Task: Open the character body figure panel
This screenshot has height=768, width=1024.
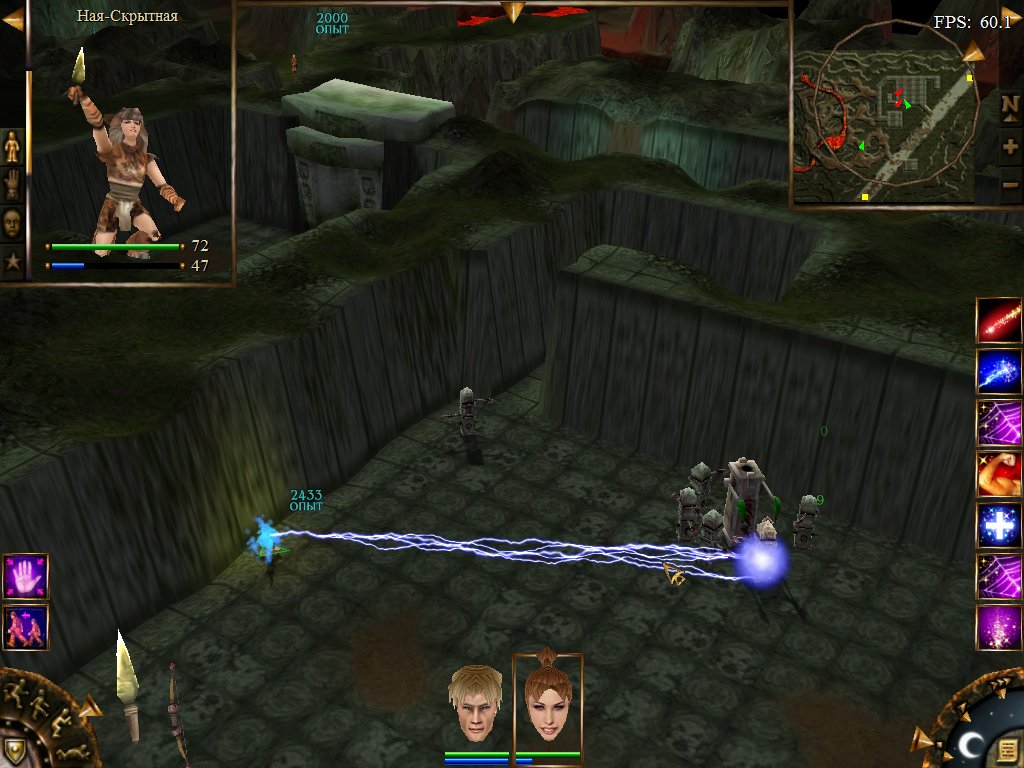Action: pos(12,147)
